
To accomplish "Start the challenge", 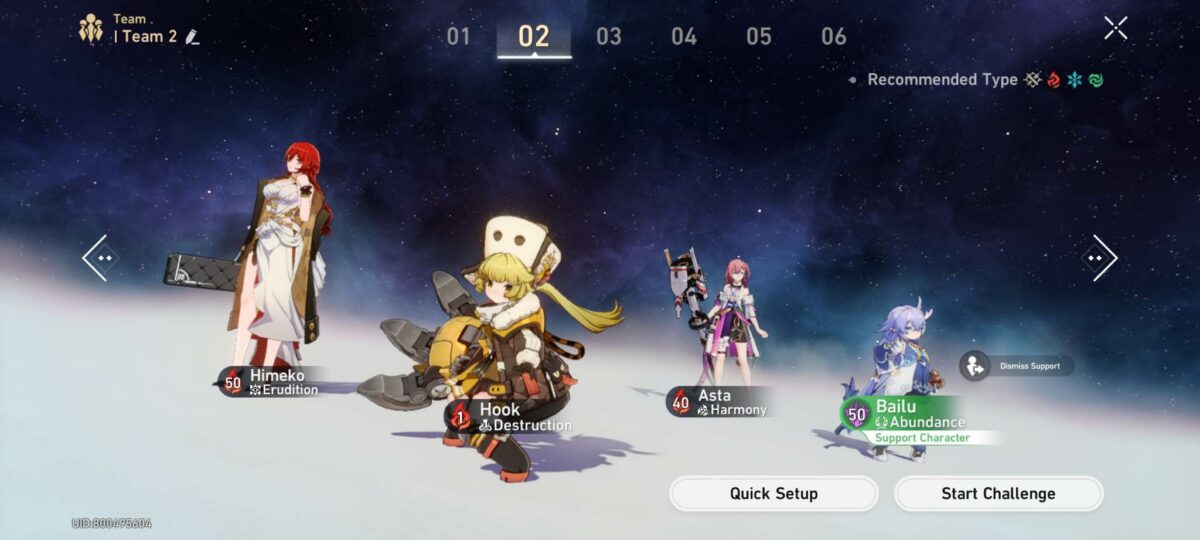I will tap(998, 494).
